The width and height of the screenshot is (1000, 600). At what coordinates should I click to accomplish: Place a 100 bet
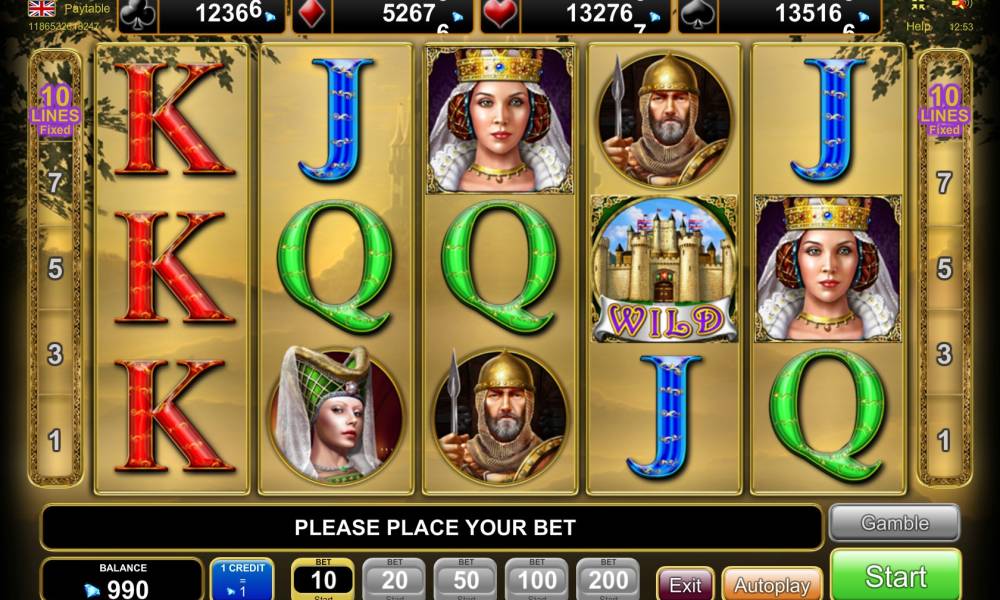click(537, 578)
